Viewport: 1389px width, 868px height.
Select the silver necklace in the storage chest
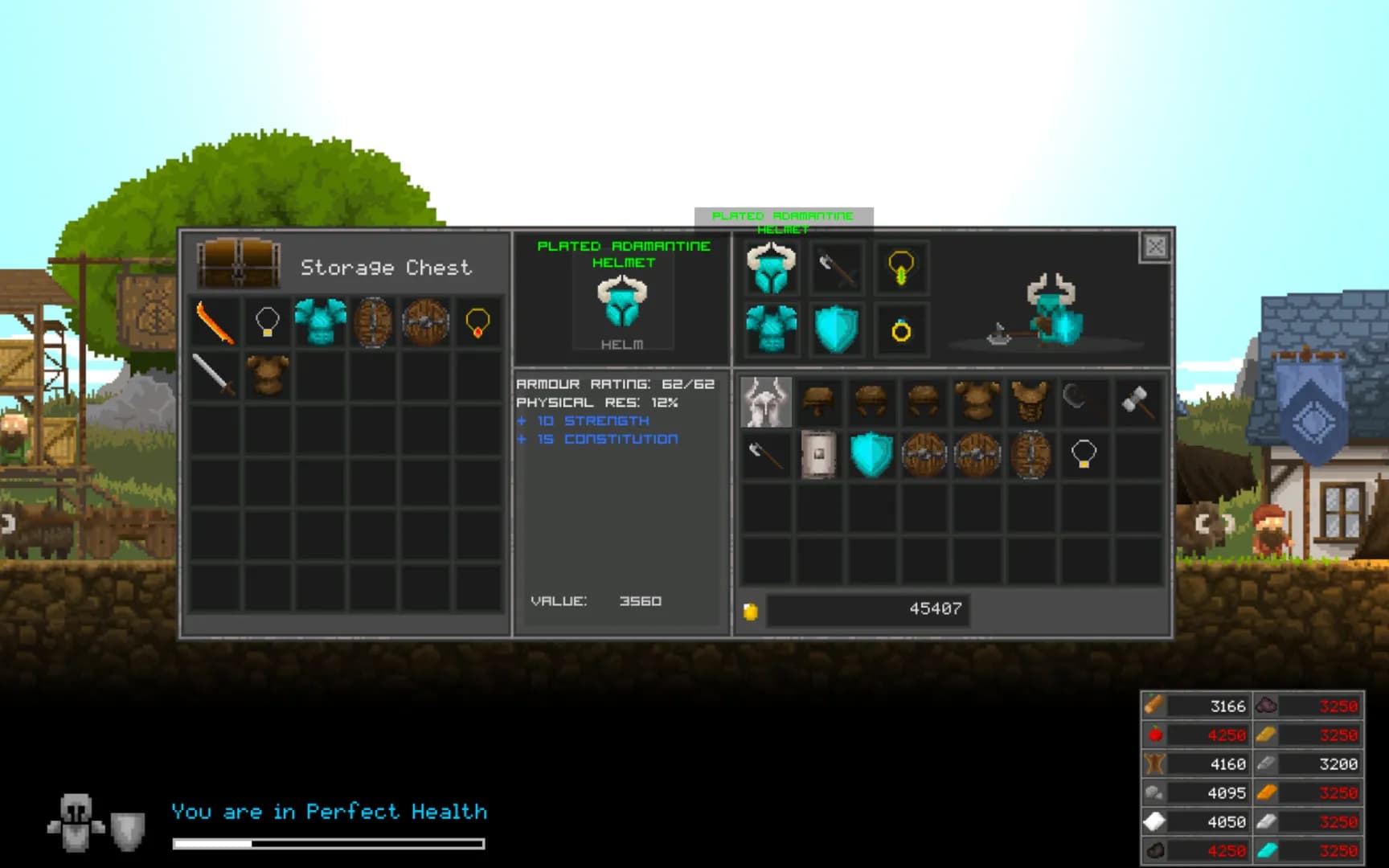(267, 322)
